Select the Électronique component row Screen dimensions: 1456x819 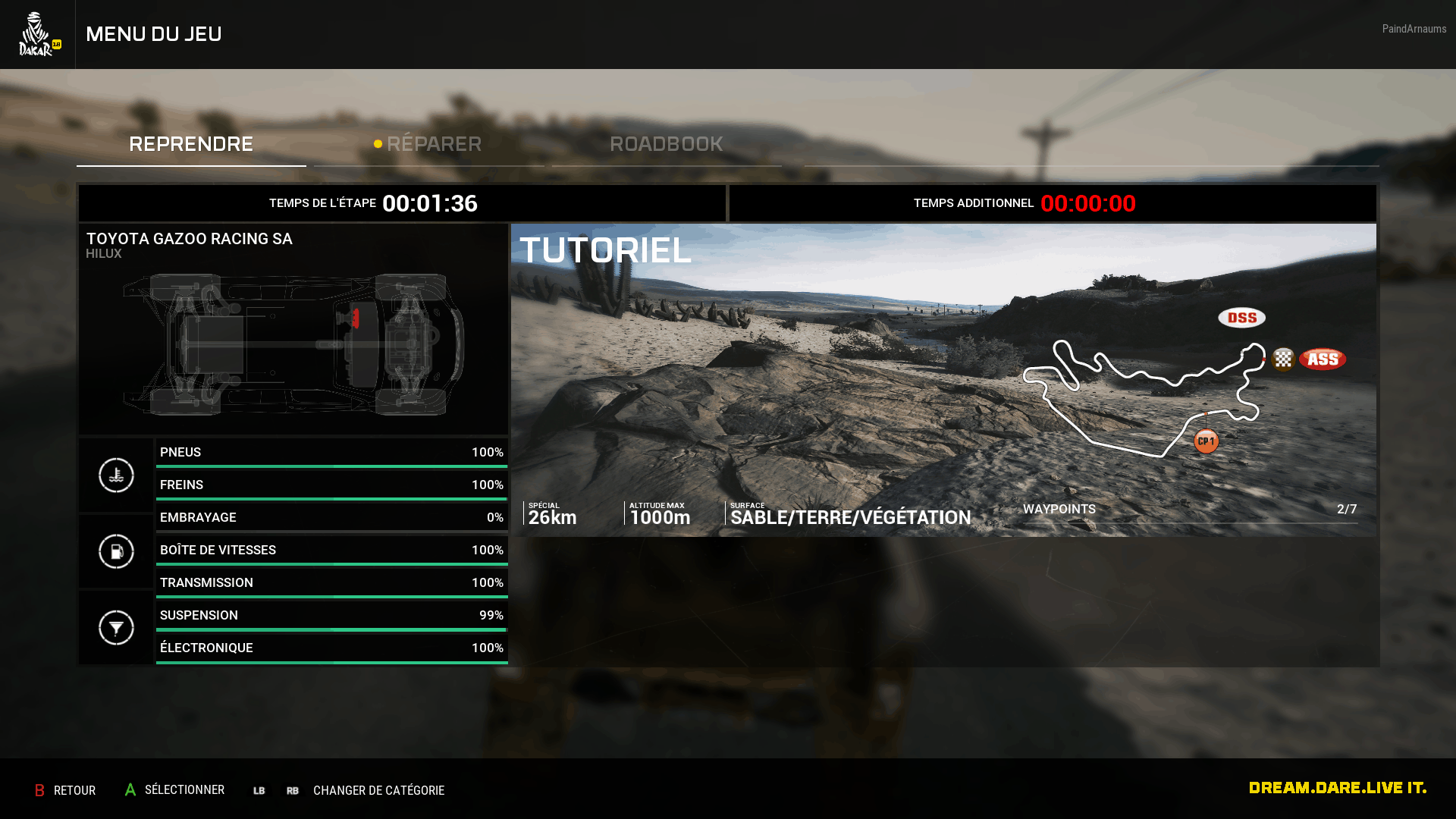[331, 648]
